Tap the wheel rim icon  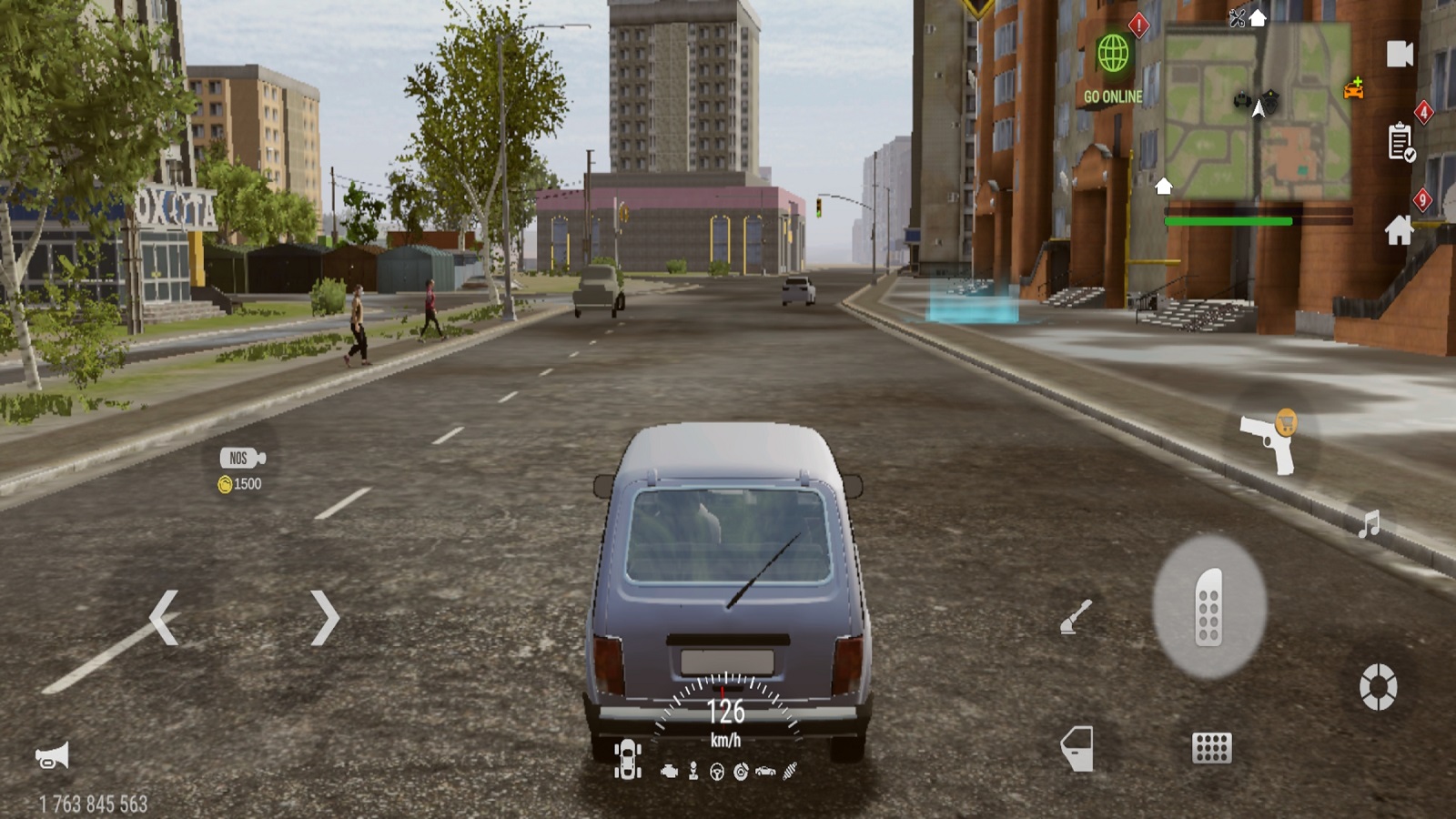coord(1378,686)
